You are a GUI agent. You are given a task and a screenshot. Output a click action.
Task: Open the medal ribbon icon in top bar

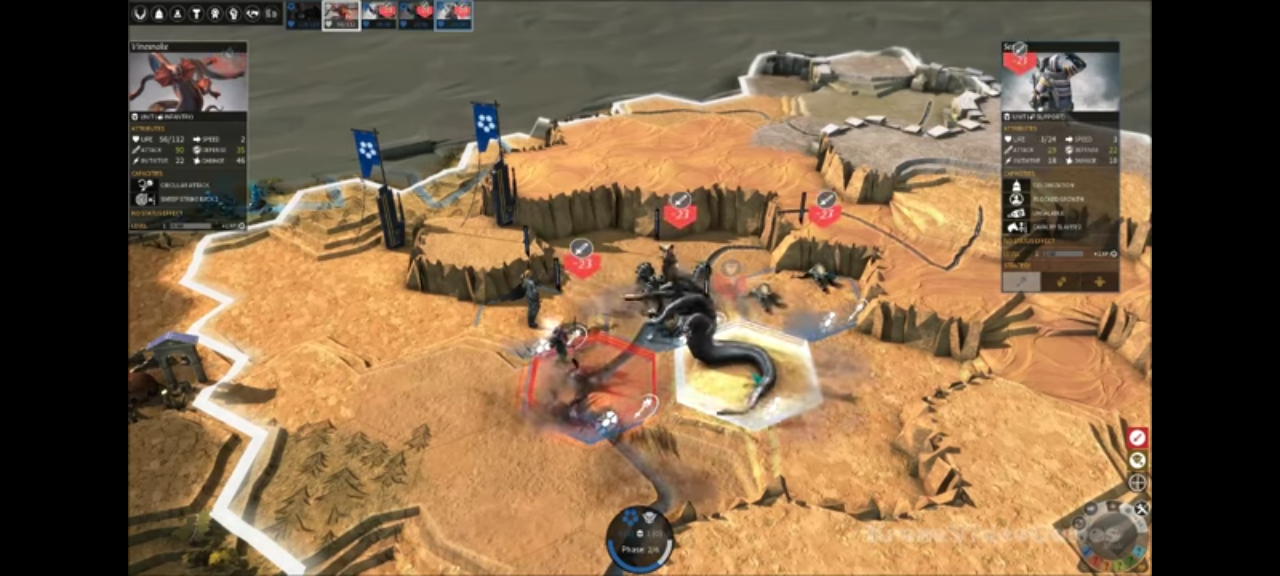pyautogui.click(x=214, y=14)
